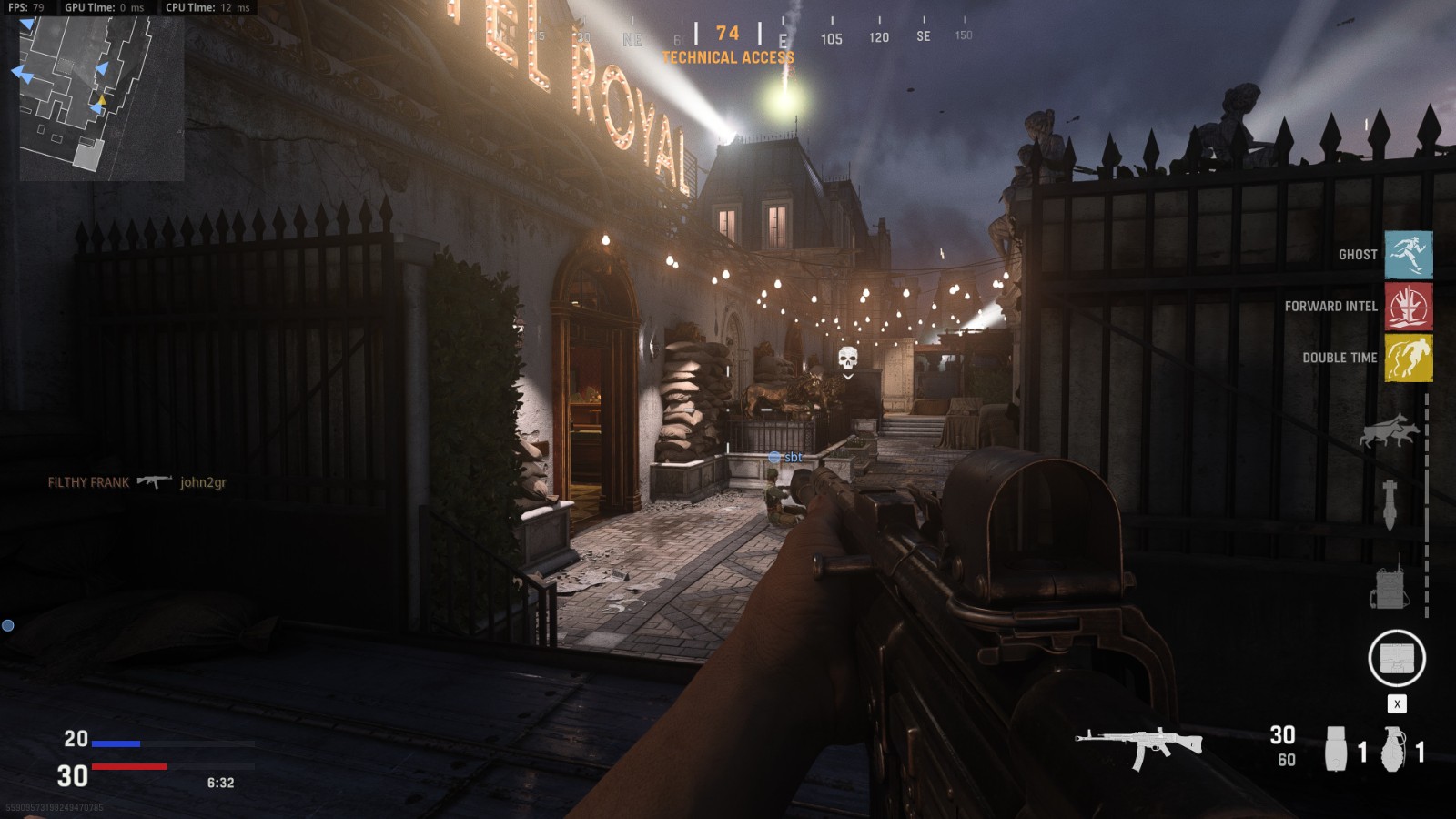Choose the tactical grenade canister icon

(1336, 749)
